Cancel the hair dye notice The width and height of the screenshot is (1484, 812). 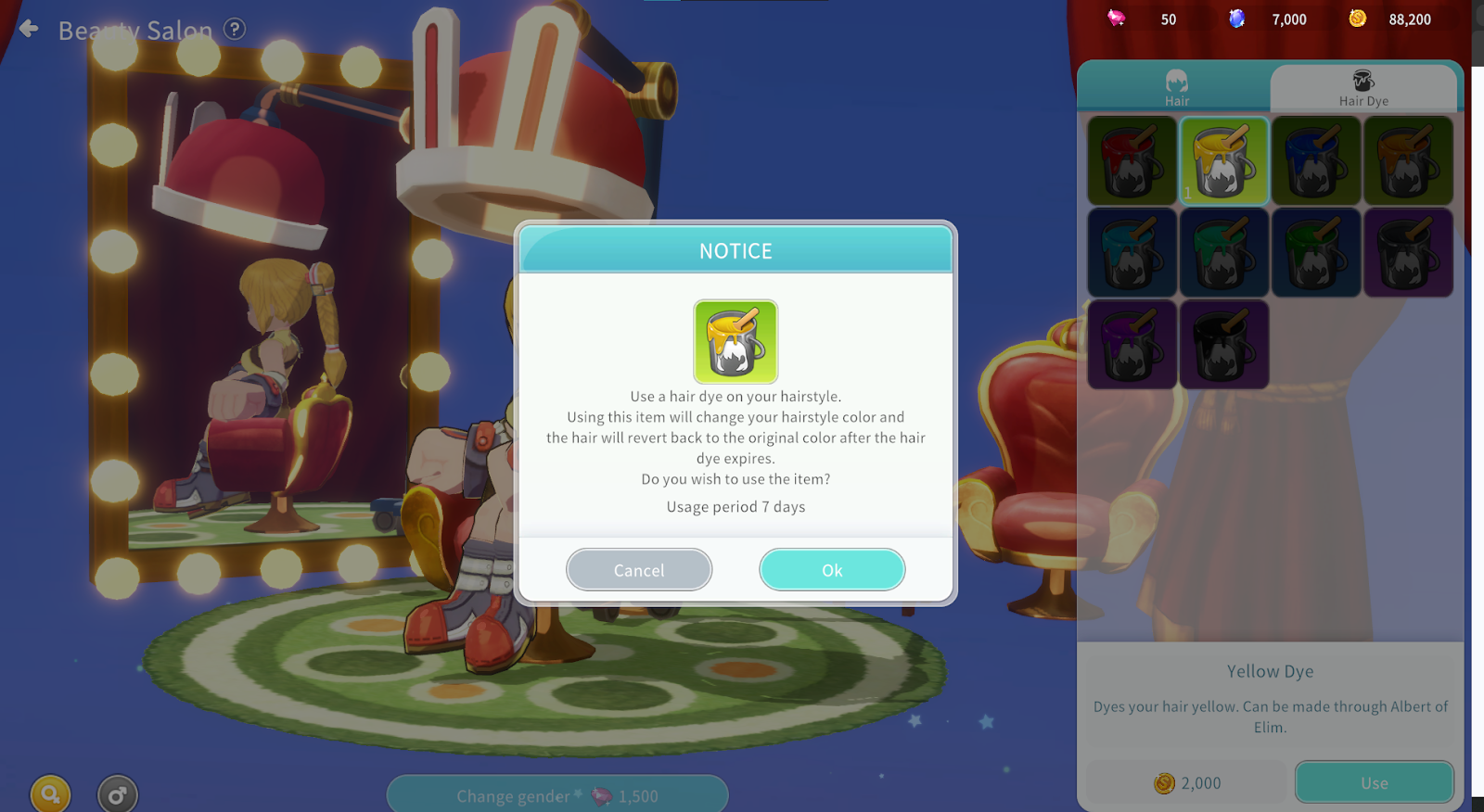click(x=639, y=570)
